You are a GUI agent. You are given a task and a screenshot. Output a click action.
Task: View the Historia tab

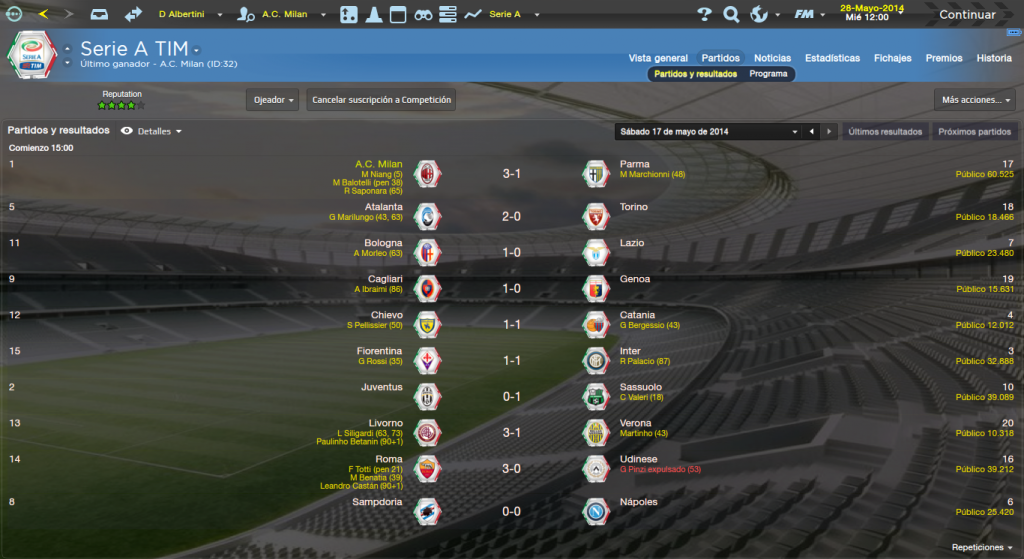(994, 58)
